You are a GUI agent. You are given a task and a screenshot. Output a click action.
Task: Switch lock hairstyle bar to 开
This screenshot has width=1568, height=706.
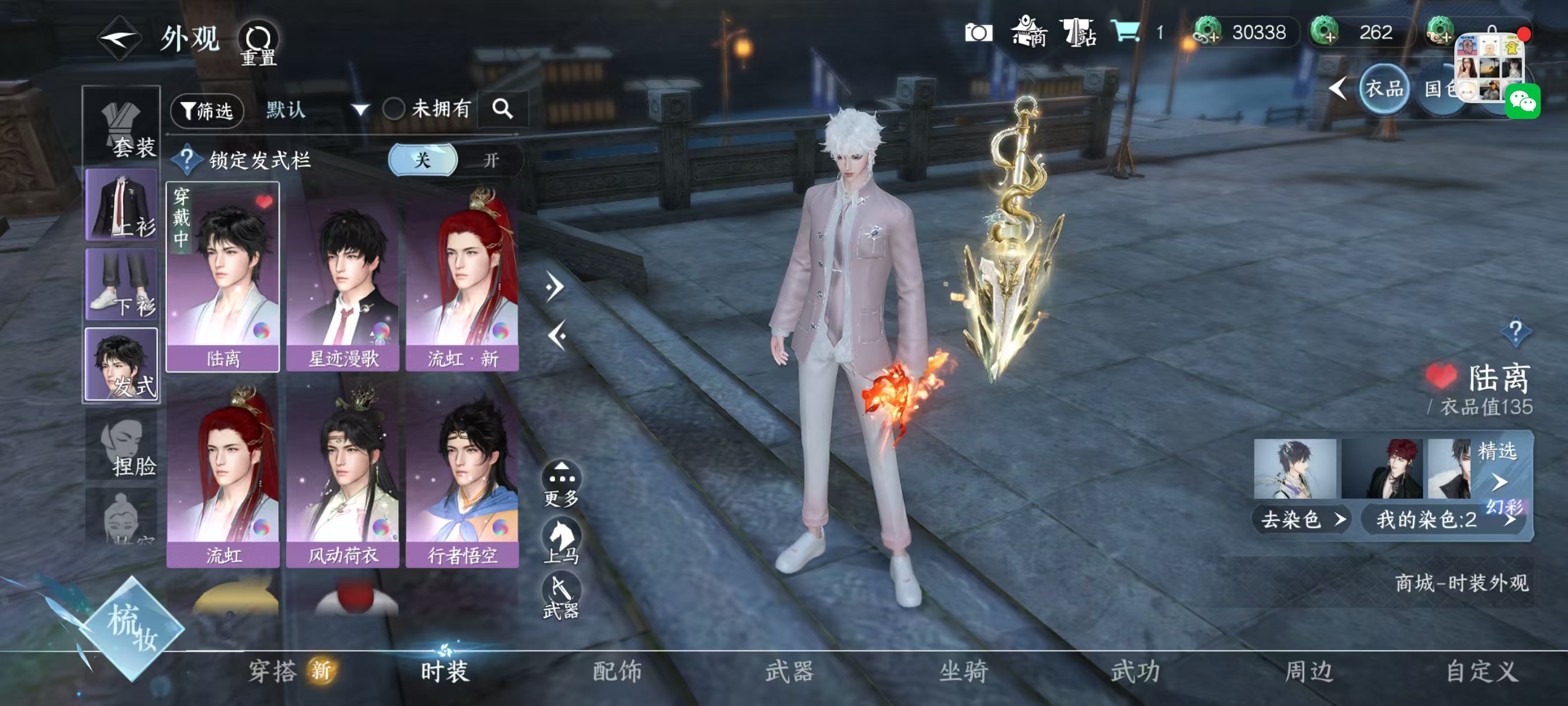491,160
